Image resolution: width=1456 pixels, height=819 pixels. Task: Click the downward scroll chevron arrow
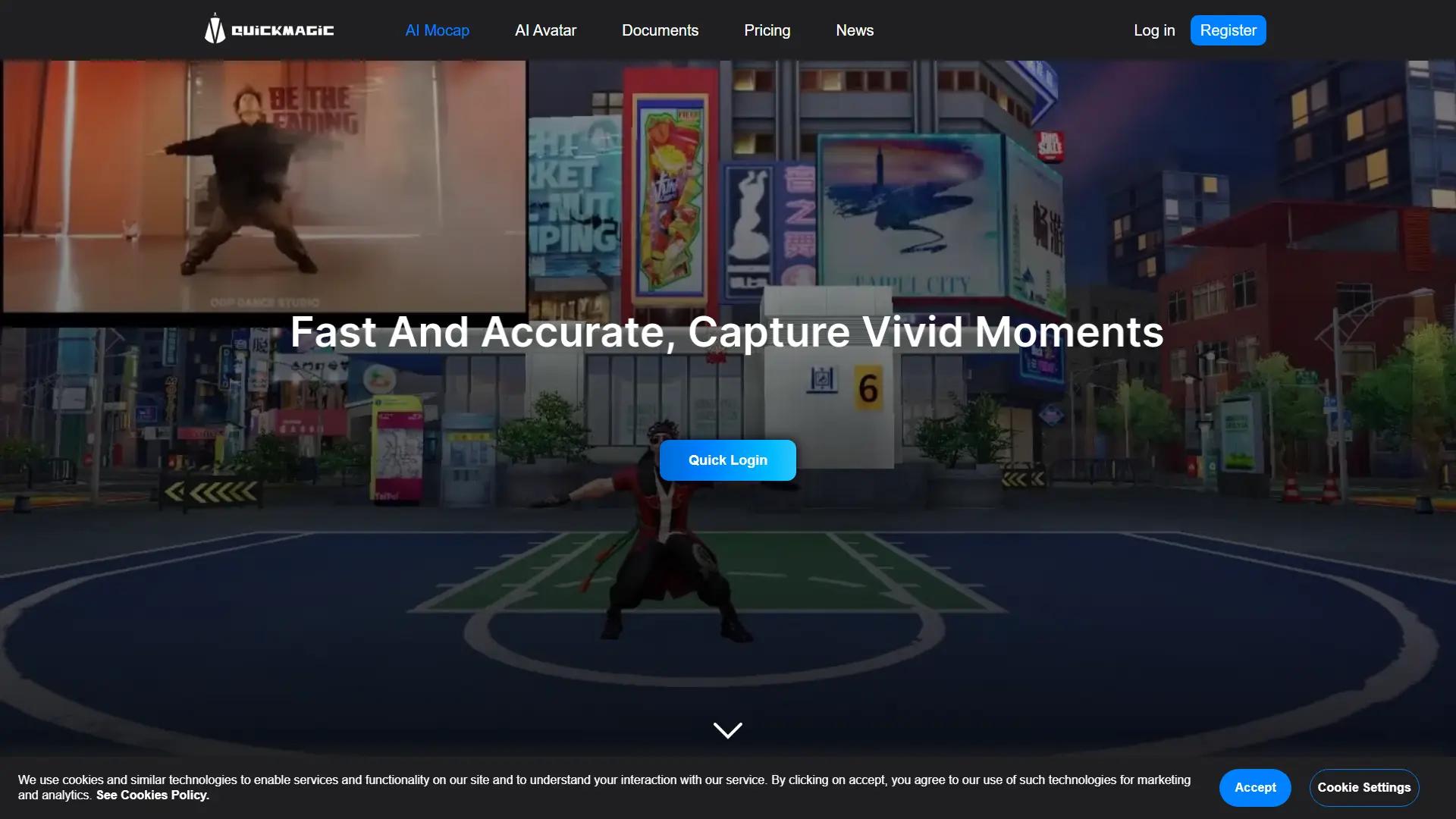pos(727,730)
